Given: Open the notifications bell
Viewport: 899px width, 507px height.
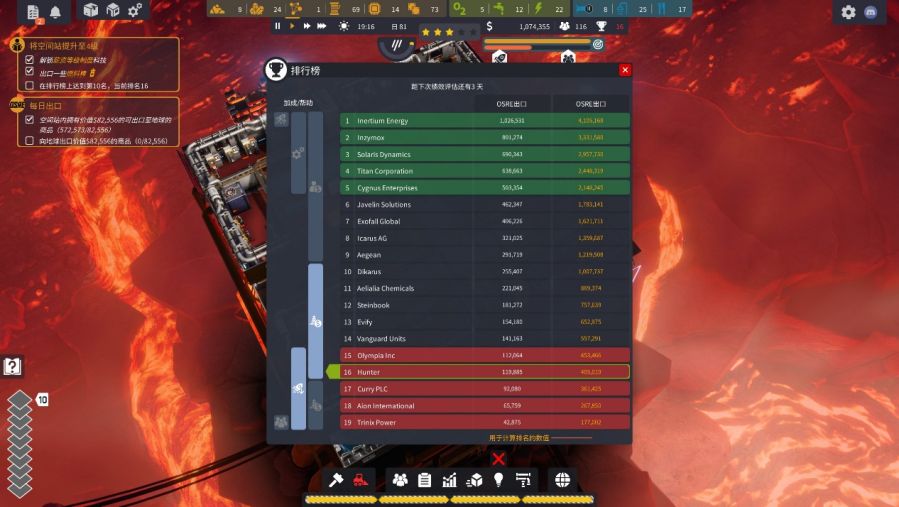Looking at the screenshot, I should [x=55, y=12].
